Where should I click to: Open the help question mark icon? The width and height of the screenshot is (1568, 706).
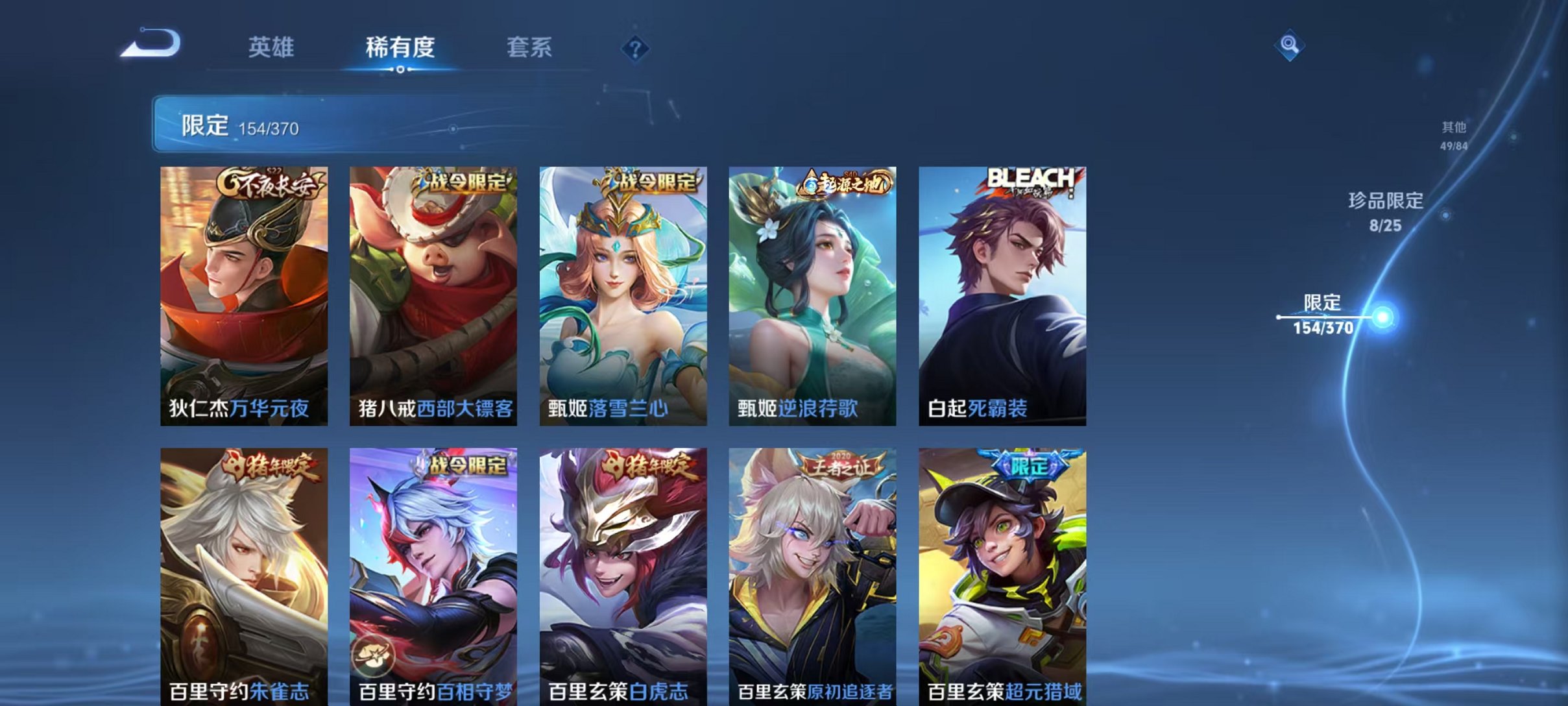tap(637, 48)
